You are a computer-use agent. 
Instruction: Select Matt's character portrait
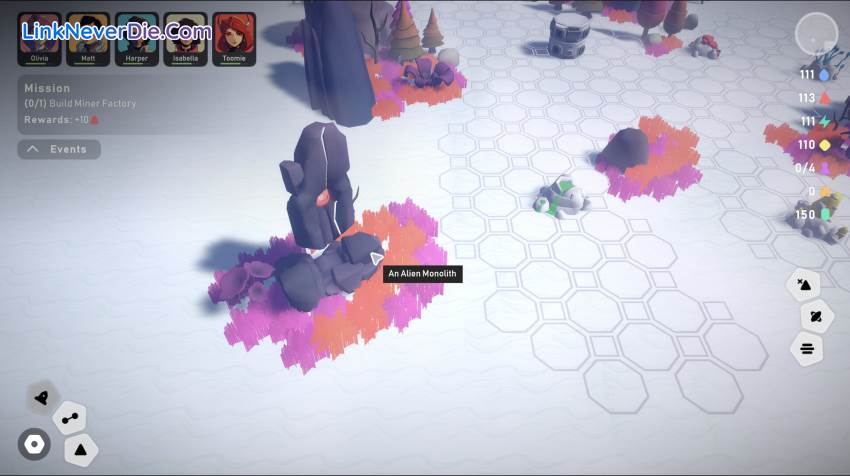click(x=87, y=38)
